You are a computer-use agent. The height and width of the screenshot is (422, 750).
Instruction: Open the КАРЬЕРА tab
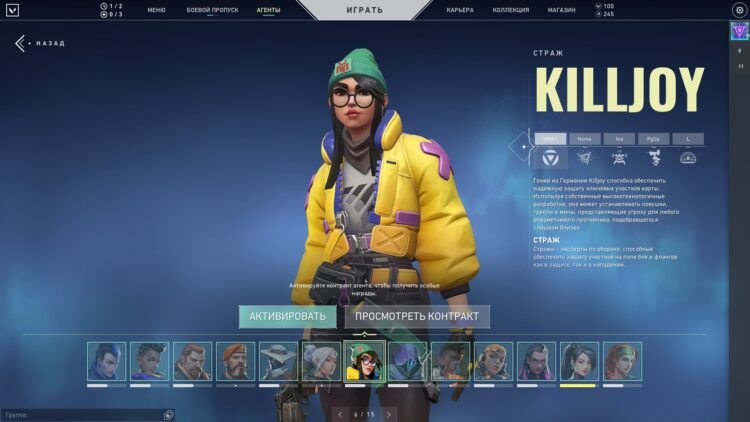pyautogui.click(x=460, y=9)
